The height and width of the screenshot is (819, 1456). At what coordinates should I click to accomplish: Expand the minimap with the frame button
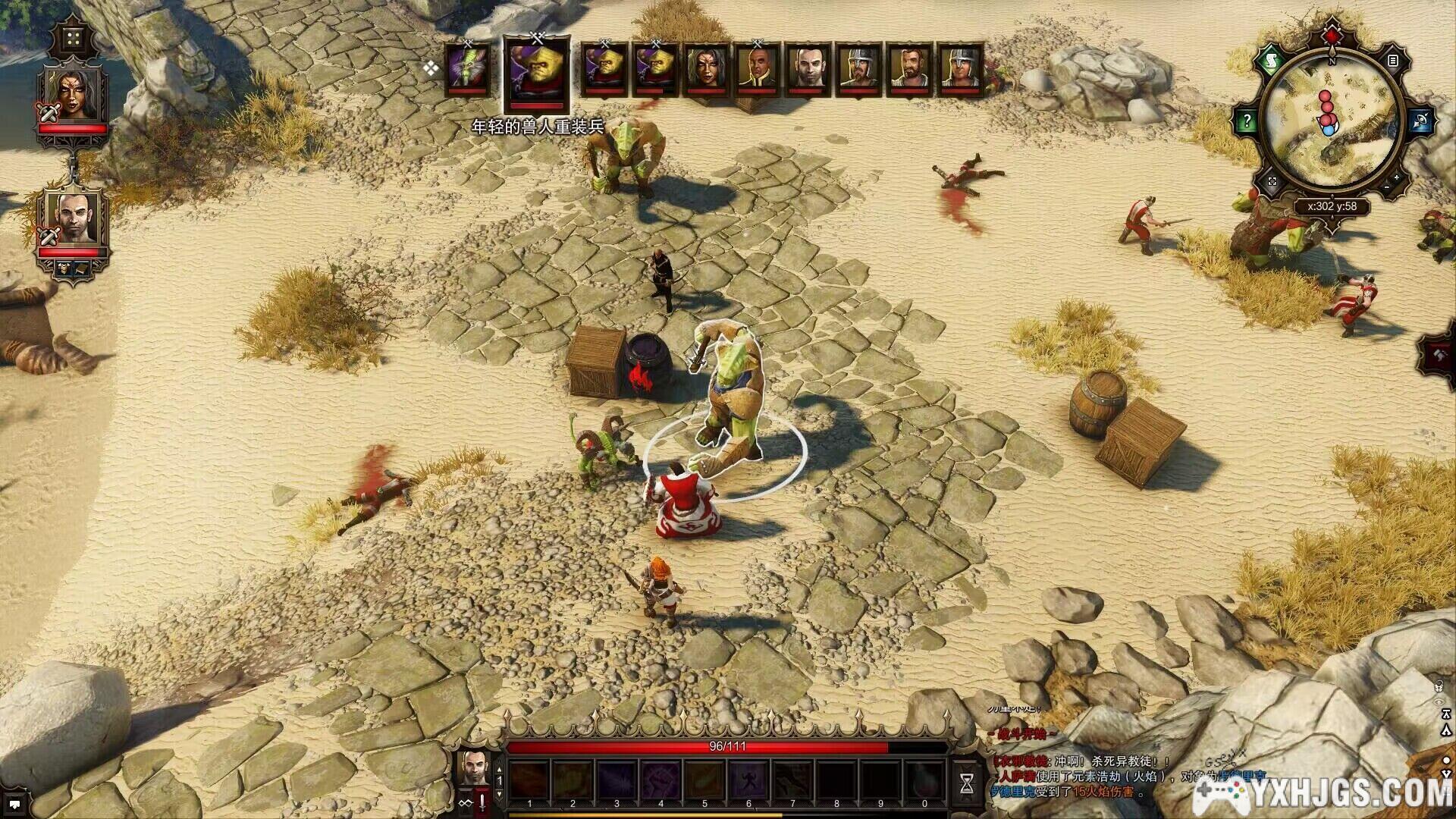pos(1272,182)
